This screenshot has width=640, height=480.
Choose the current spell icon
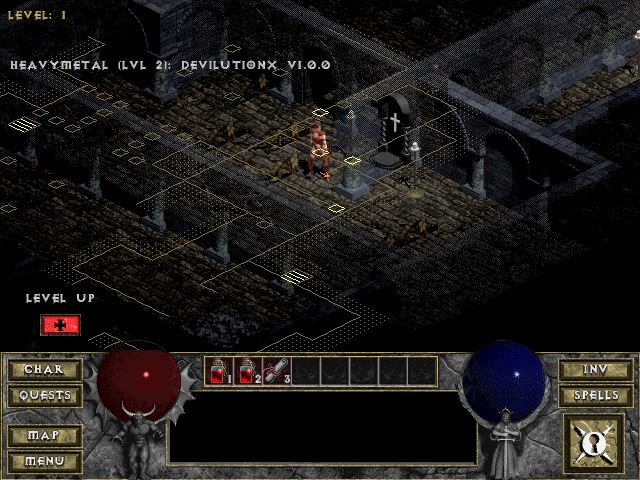point(594,442)
